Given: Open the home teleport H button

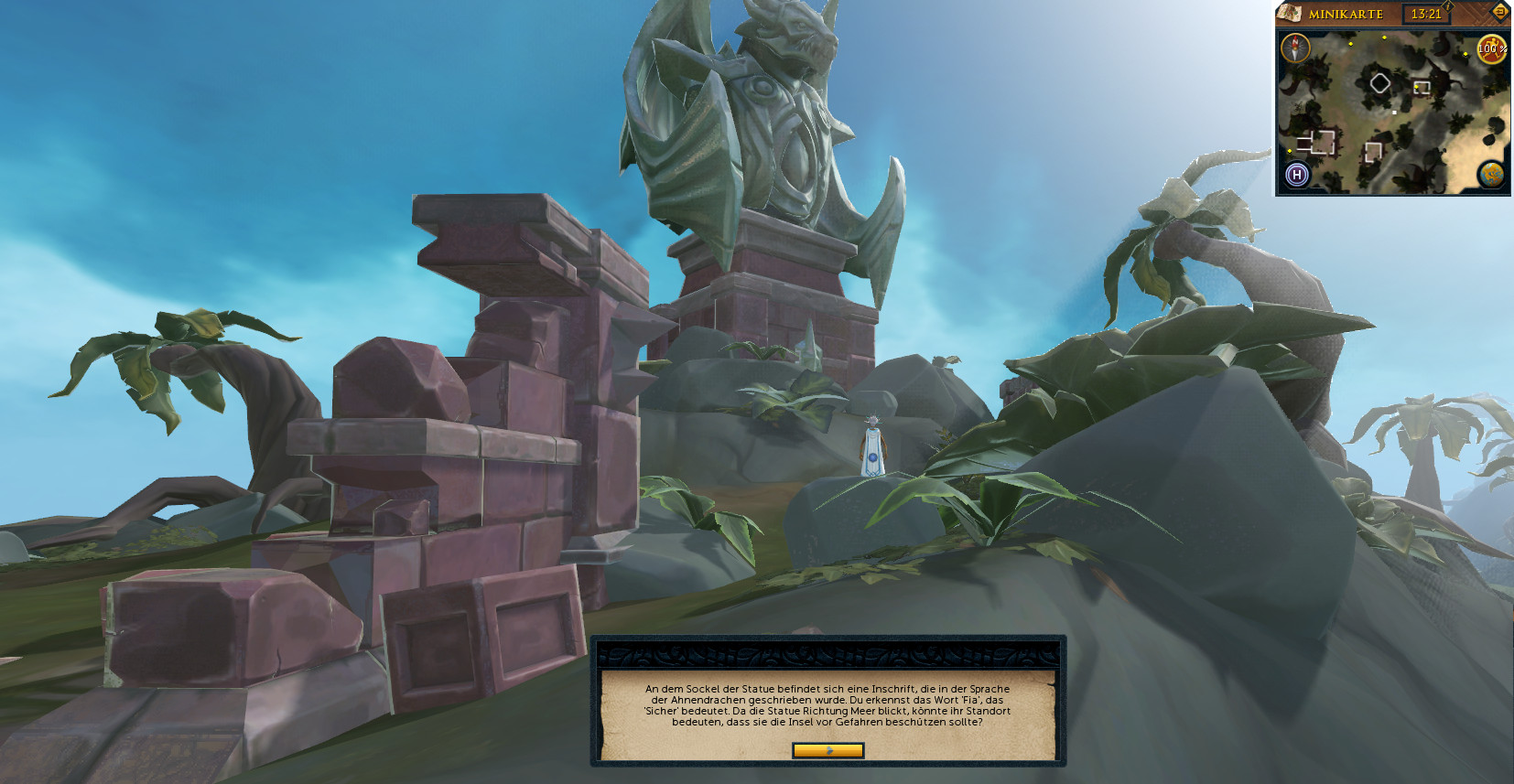Looking at the screenshot, I should click(x=1296, y=174).
